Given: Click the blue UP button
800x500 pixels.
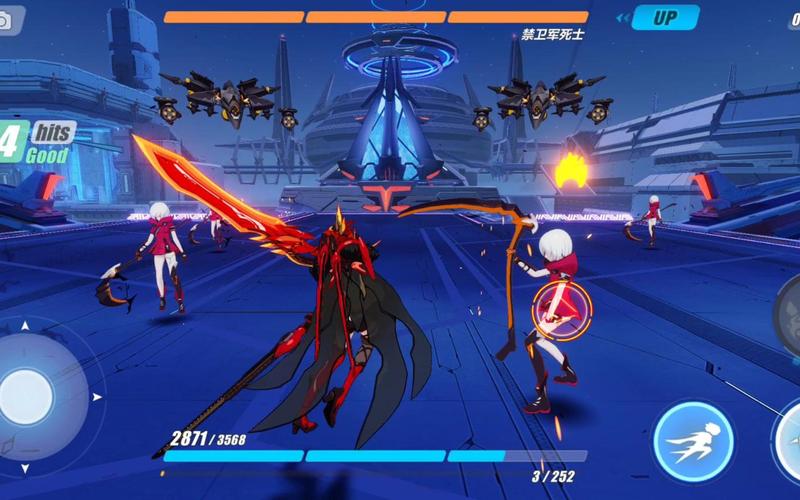Looking at the screenshot, I should pyautogui.click(x=664, y=17).
